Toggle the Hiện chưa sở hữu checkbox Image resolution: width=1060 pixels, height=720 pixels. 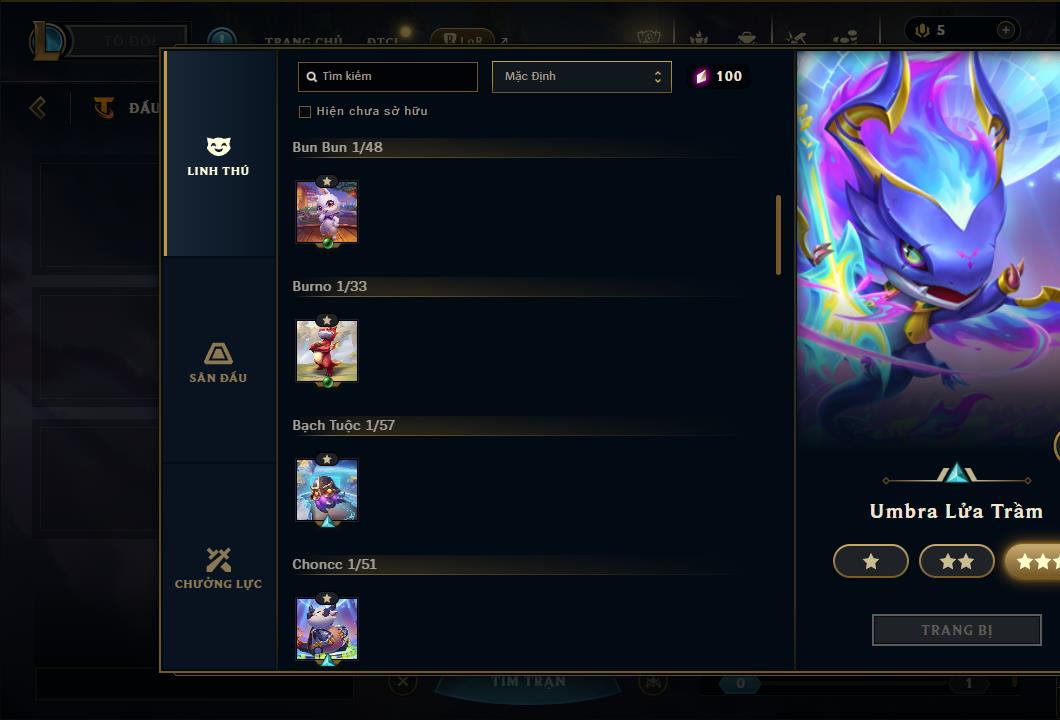(305, 111)
